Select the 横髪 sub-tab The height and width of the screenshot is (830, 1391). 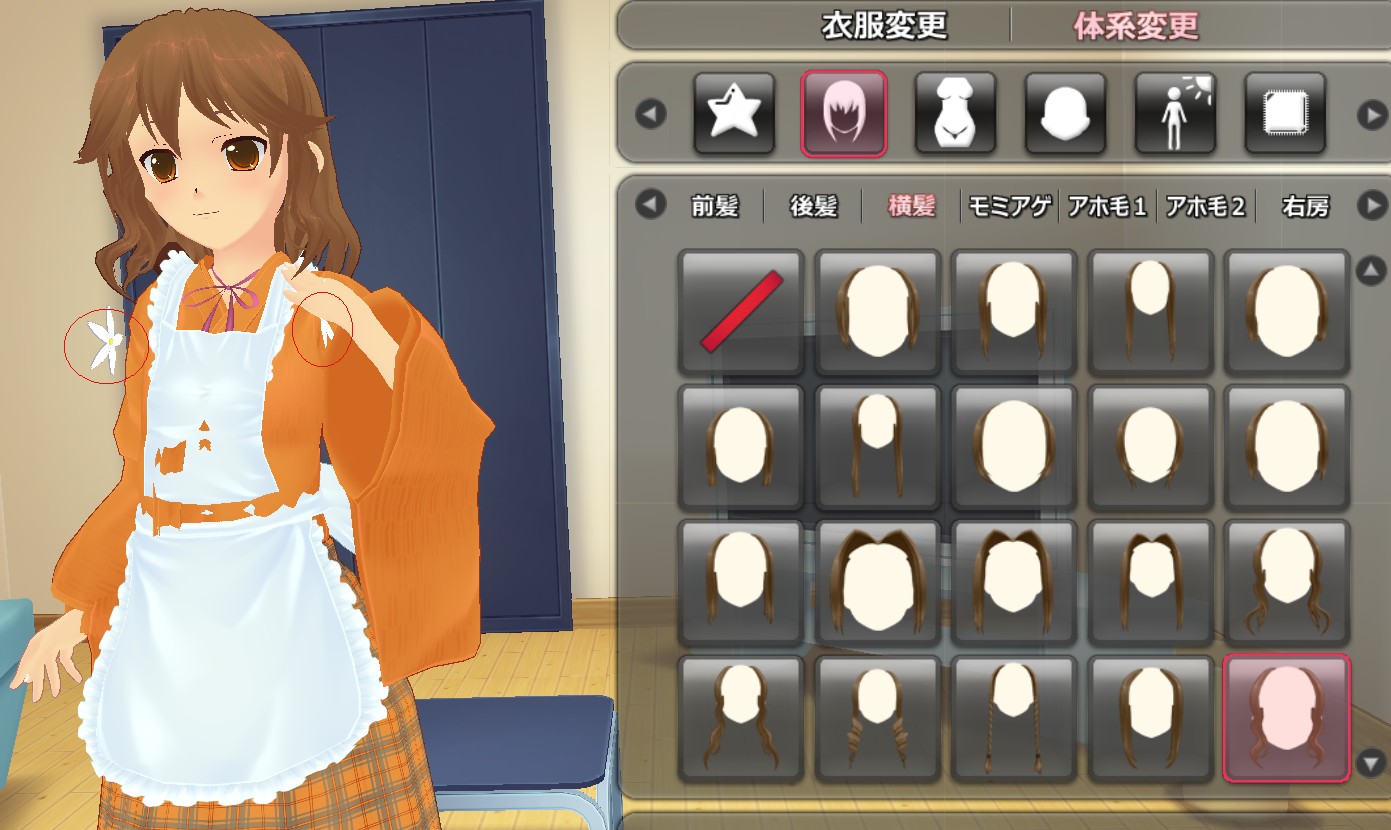click(911, 207)
